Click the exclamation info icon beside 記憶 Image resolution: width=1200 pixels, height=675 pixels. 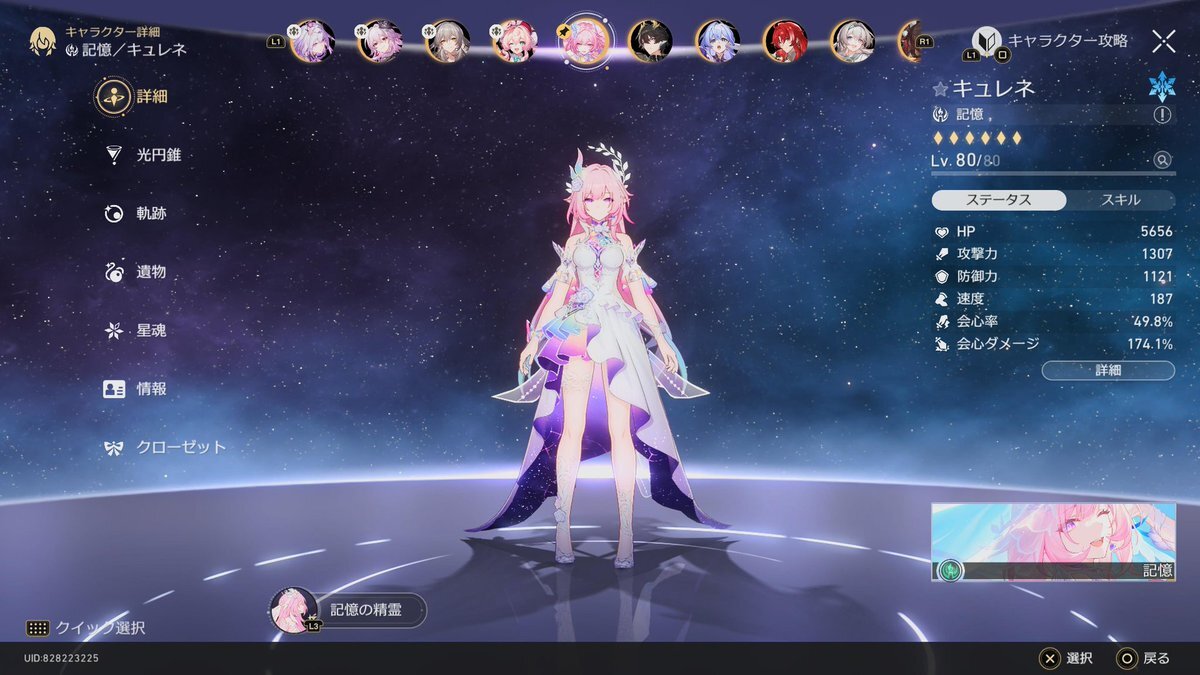point(1162,115)
